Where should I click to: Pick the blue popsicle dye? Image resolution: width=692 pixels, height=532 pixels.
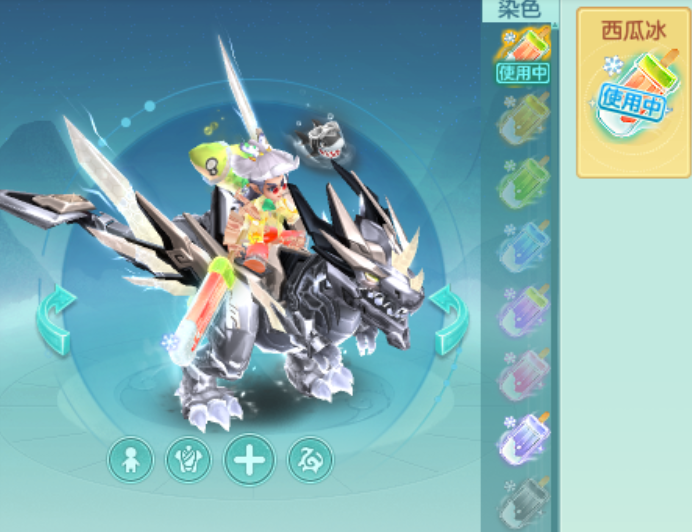[x=523, y=247]
